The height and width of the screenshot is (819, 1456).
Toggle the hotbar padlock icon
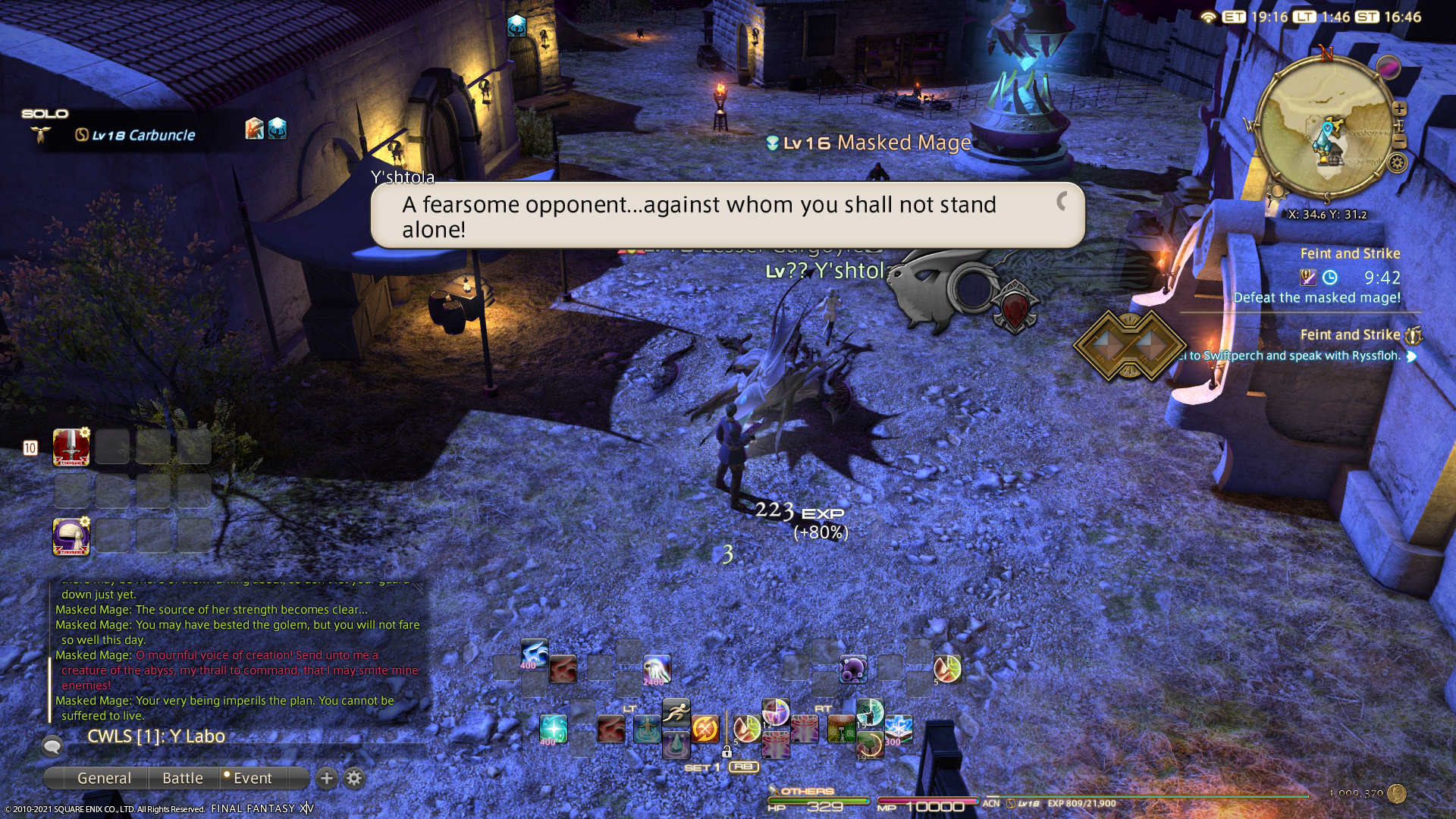[726, 752]
